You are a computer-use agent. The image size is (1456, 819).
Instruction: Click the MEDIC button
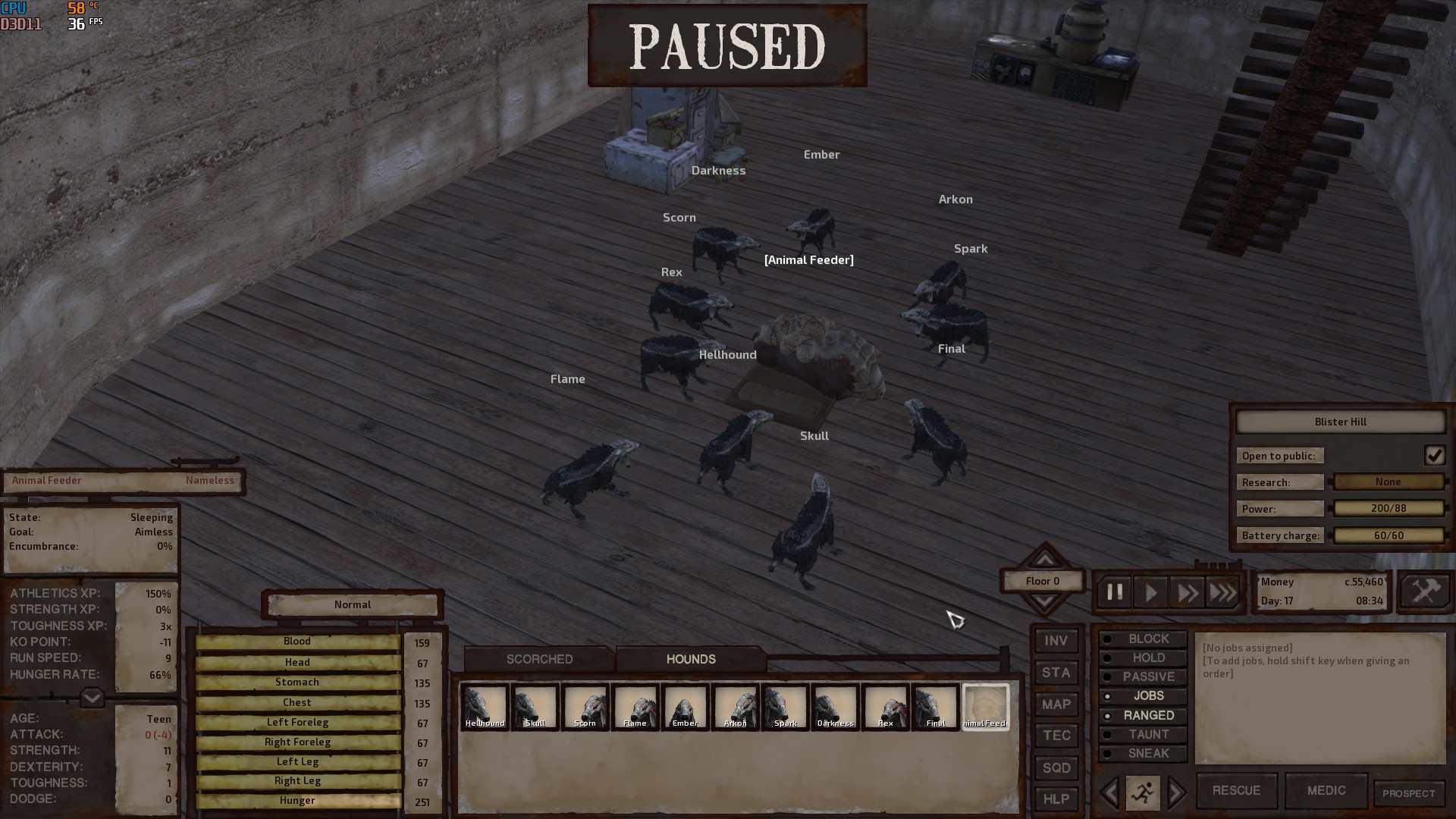click(1326, 790)
